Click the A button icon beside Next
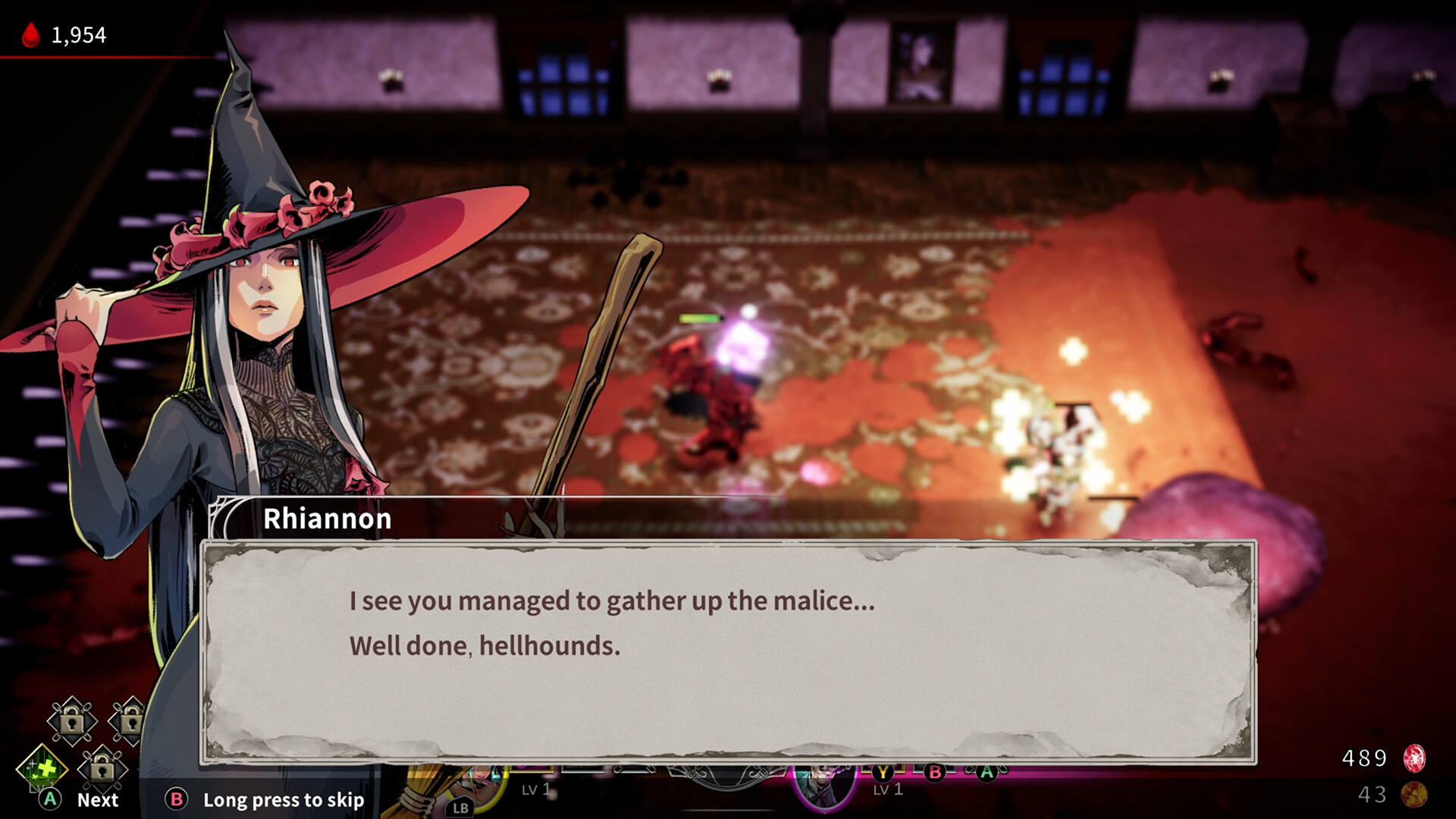This screenshot has height=819, width=1456. [49, 800]
